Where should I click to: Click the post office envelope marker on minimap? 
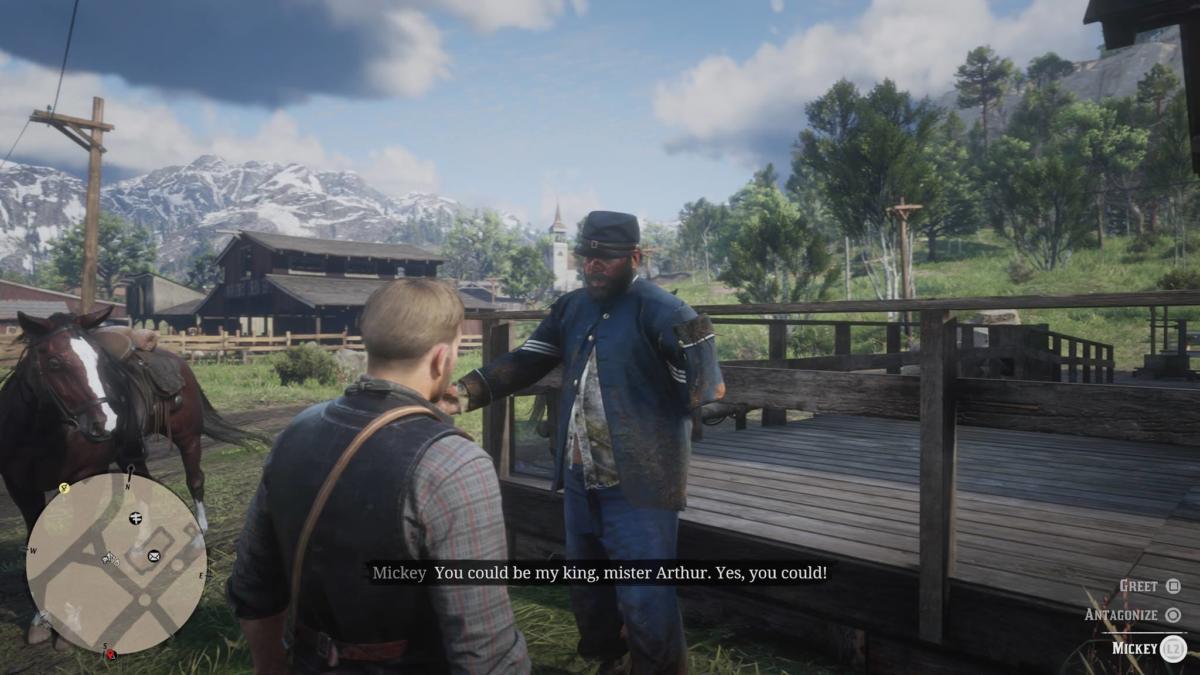[154, 555]
